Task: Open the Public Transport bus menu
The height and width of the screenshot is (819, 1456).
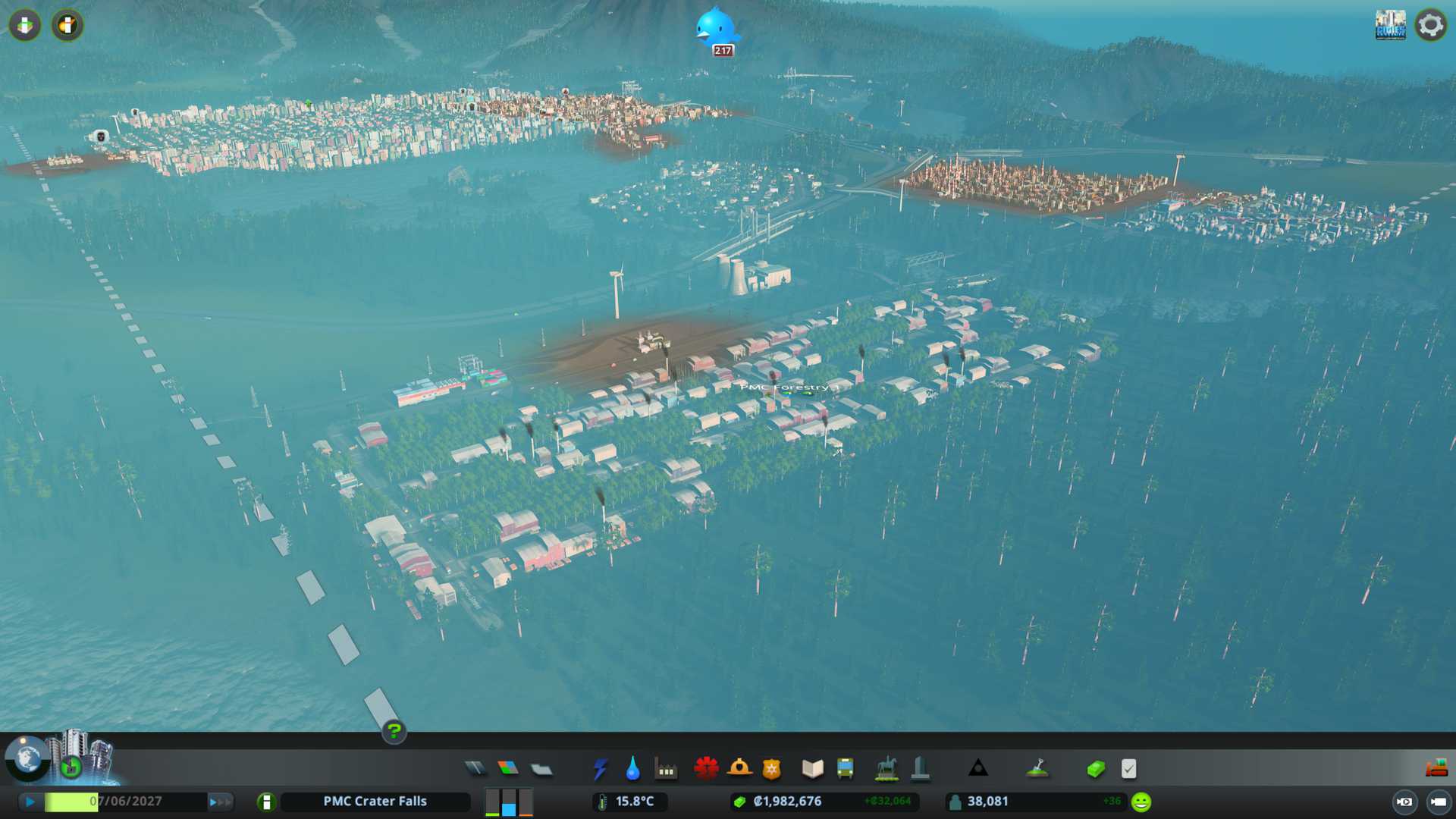Action: 846,769
